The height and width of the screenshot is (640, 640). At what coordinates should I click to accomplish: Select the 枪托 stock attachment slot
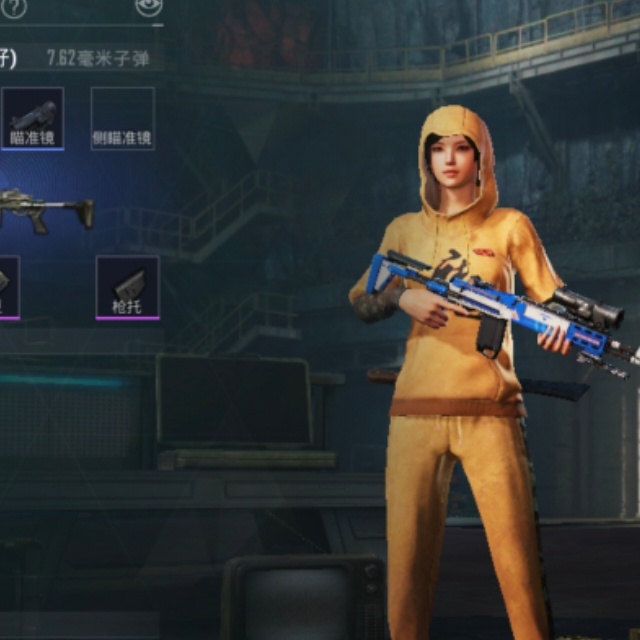coord(127,287)
